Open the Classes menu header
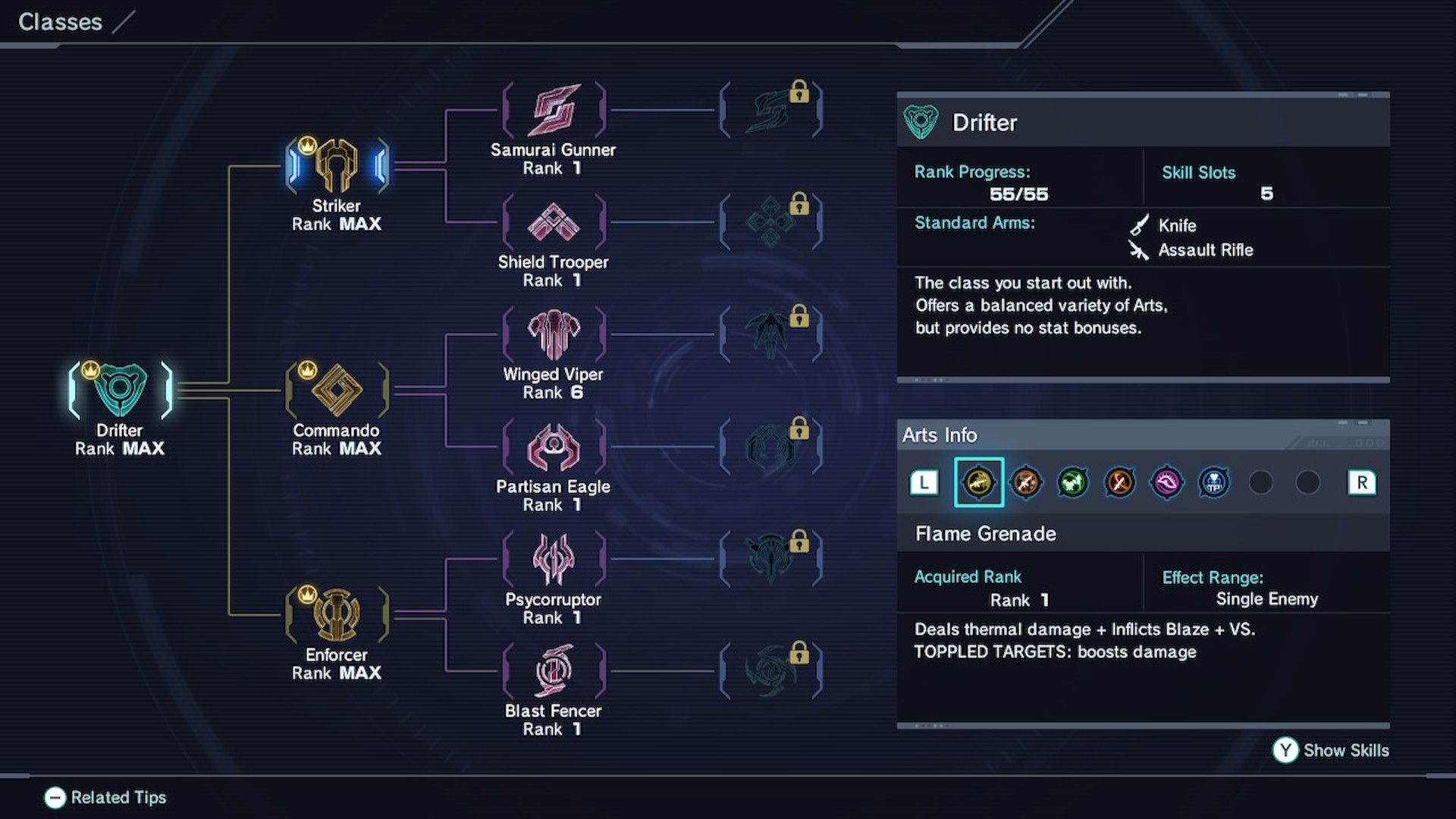 pos(61,22)
